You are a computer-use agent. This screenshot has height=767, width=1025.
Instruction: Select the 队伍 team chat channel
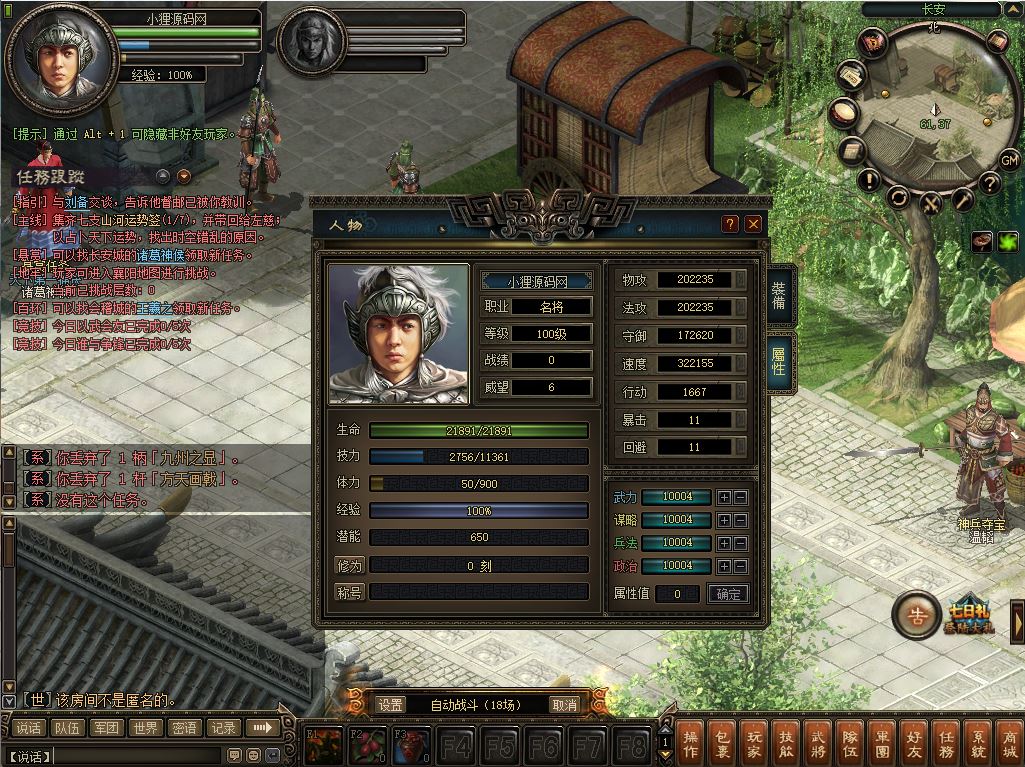click(68, 728)
